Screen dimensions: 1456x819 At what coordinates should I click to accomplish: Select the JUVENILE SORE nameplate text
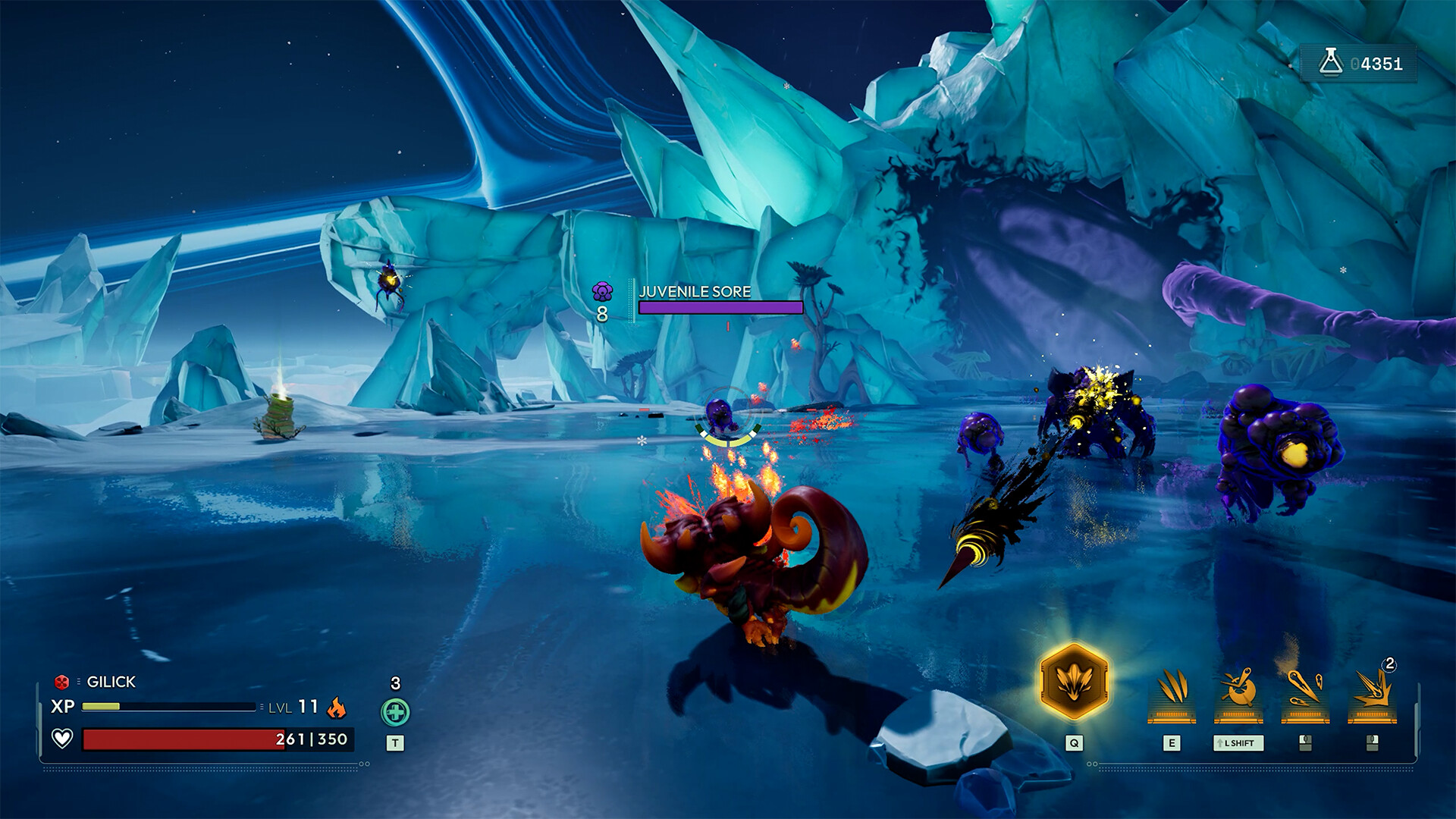pos(694,290)
